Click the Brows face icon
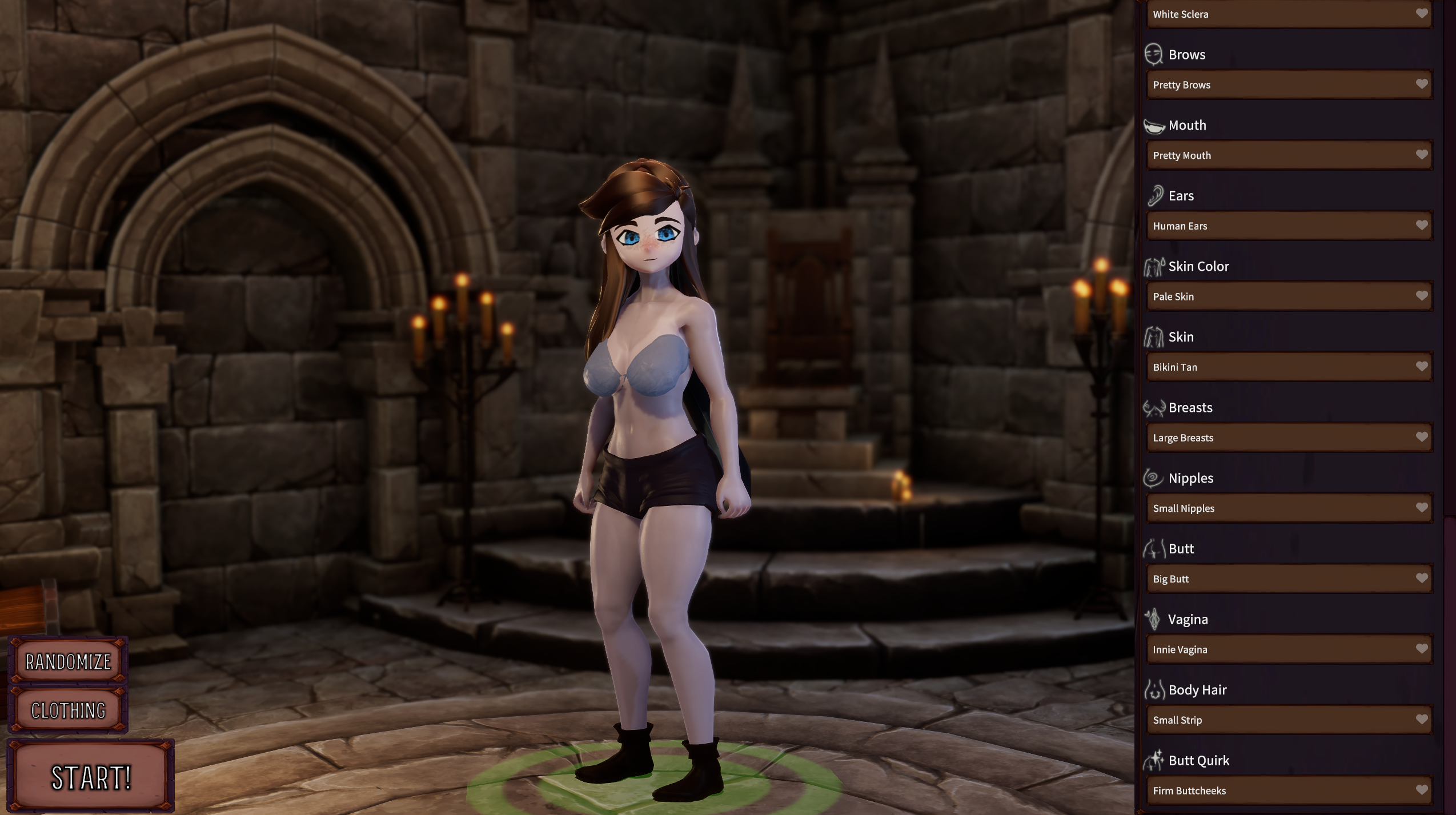The image size is (1456, 815). (1153, 54)
